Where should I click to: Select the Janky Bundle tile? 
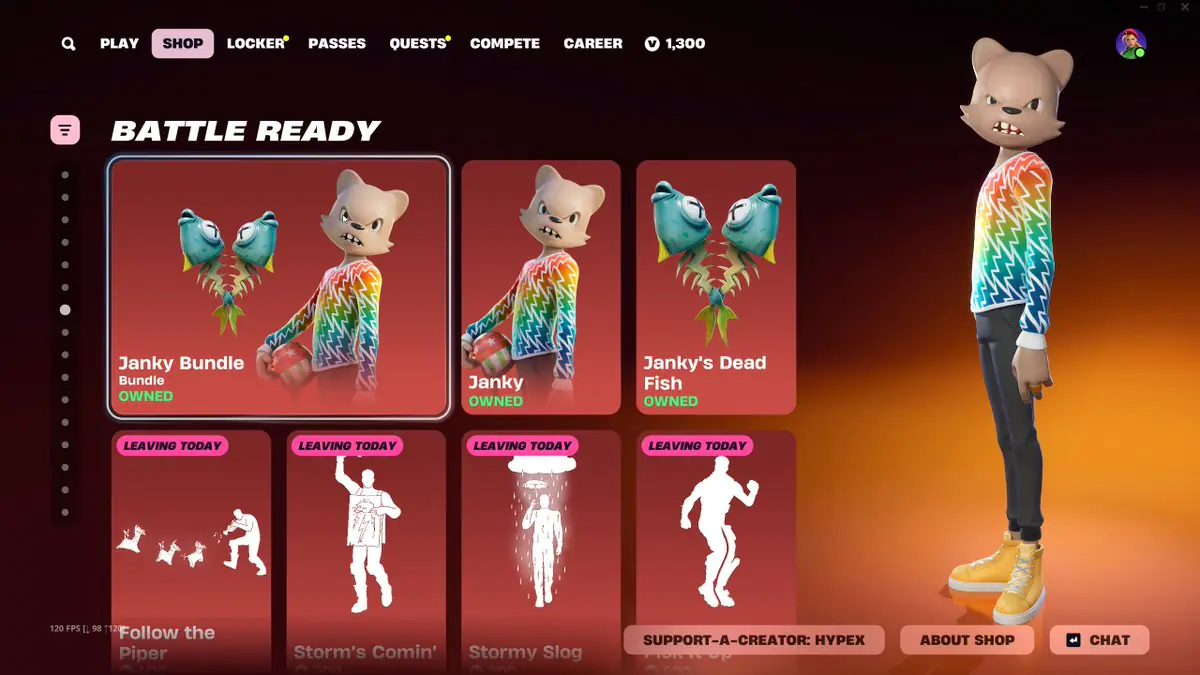[279, 287]
